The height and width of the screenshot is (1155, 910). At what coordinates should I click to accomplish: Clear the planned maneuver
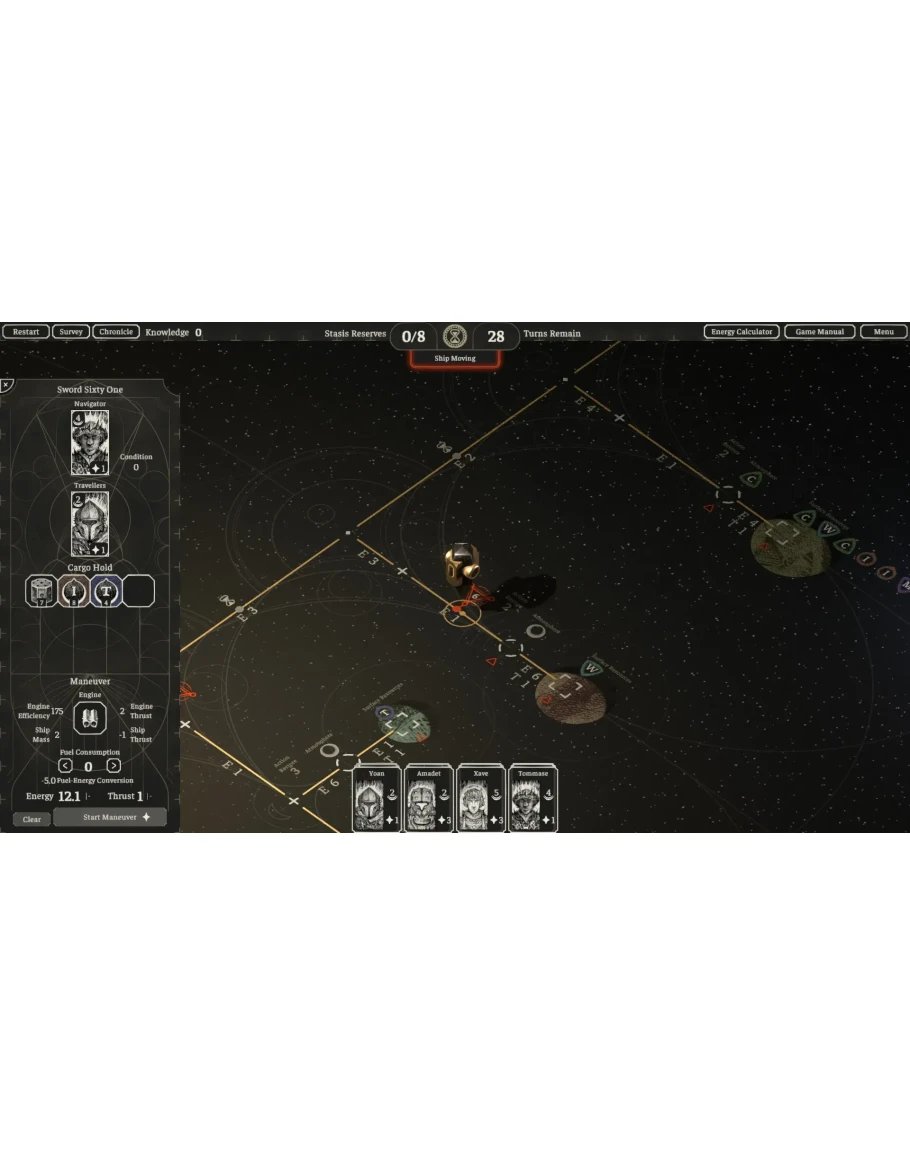32,819
